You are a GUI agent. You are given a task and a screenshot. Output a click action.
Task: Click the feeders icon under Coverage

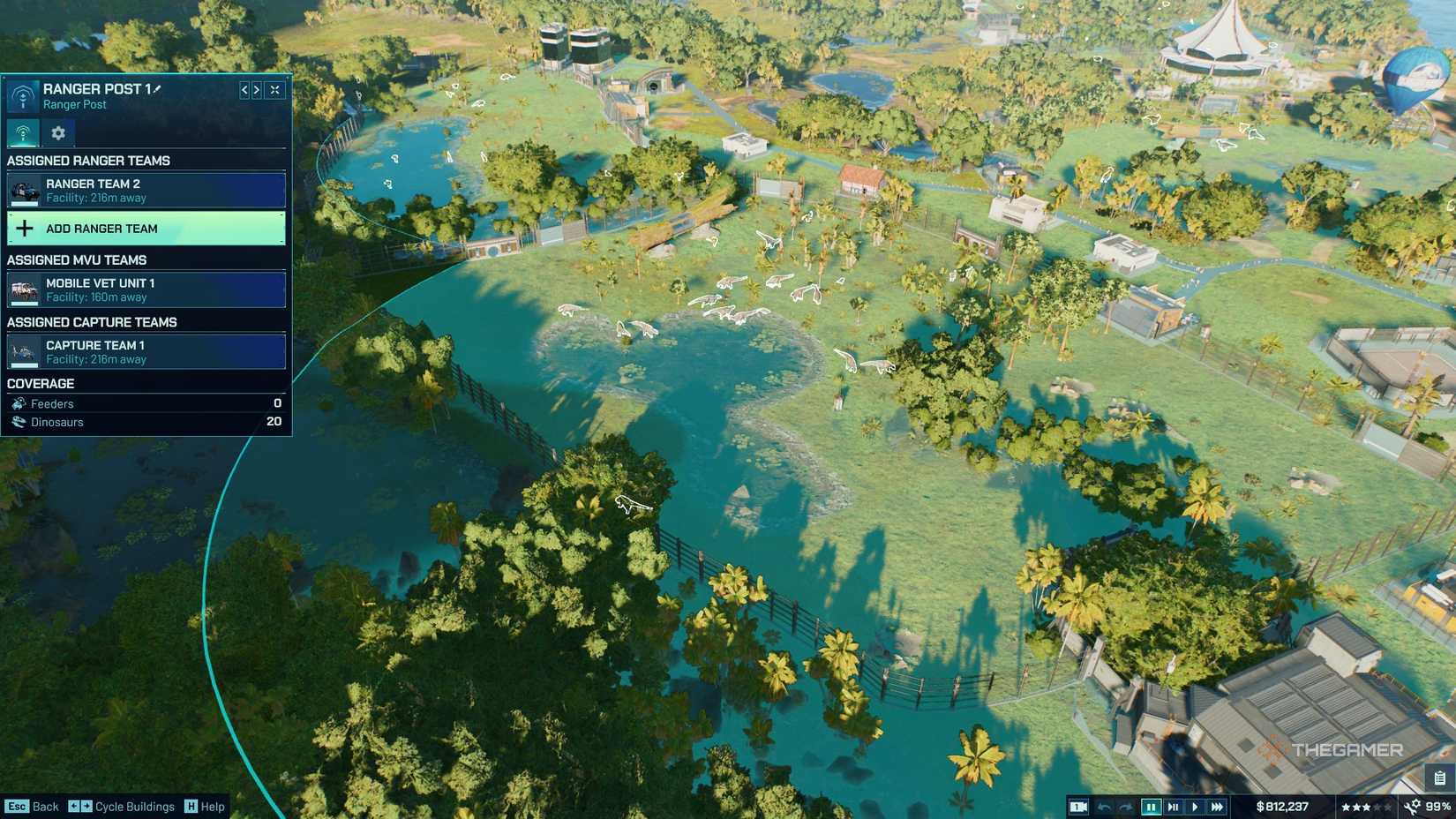coord(18,403)
